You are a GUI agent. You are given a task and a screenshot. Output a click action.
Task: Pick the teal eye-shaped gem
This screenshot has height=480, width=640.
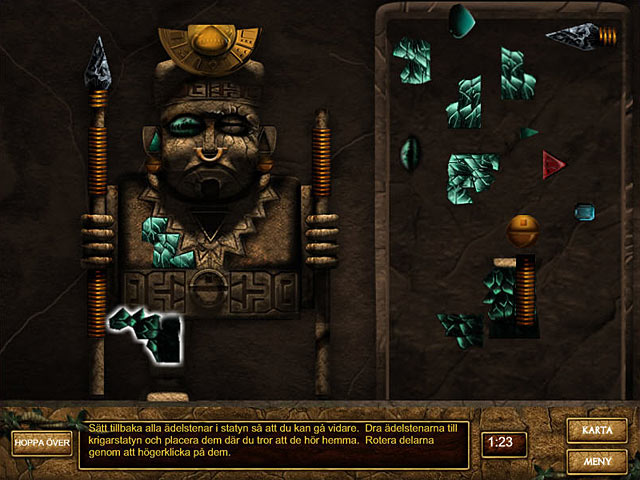[410, 153]
